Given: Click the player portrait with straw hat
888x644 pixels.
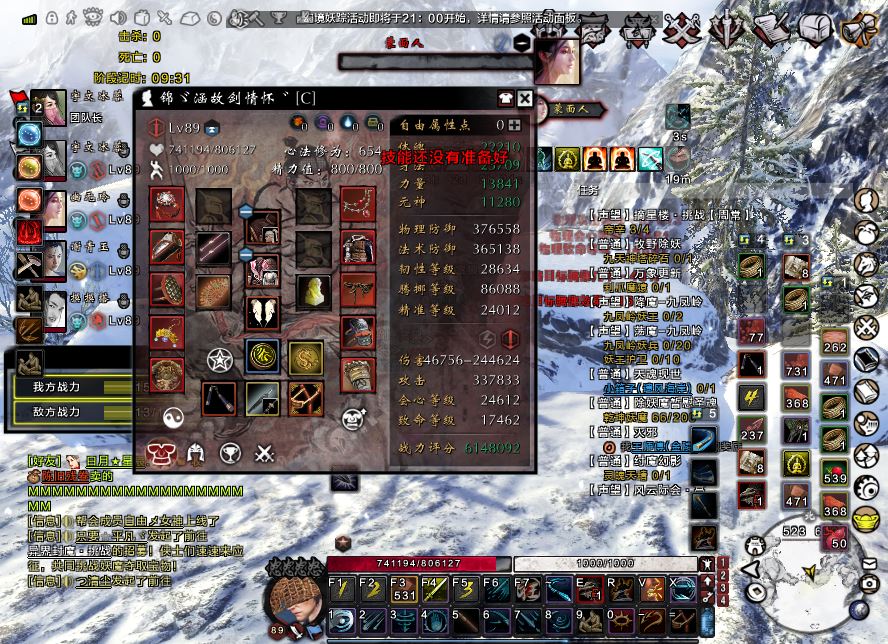Looking at the screenshot, I should [x=293, y=601].
